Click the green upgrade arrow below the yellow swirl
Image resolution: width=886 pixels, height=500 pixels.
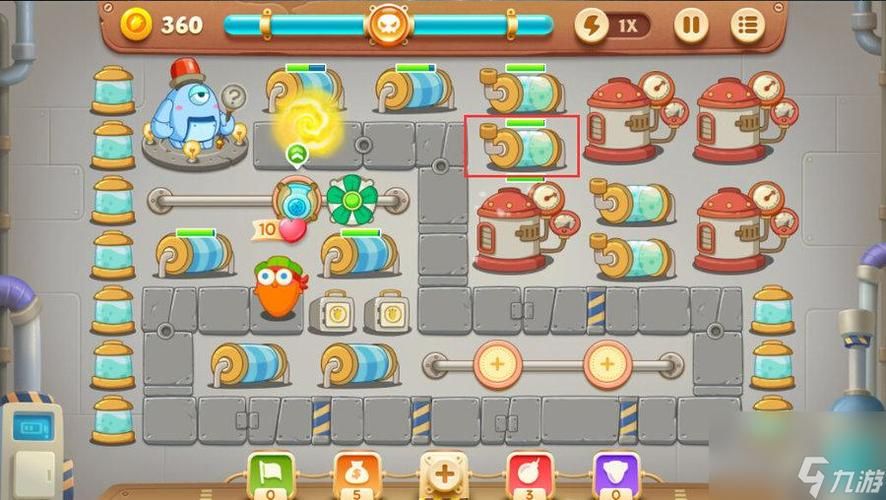coord(296,154)
